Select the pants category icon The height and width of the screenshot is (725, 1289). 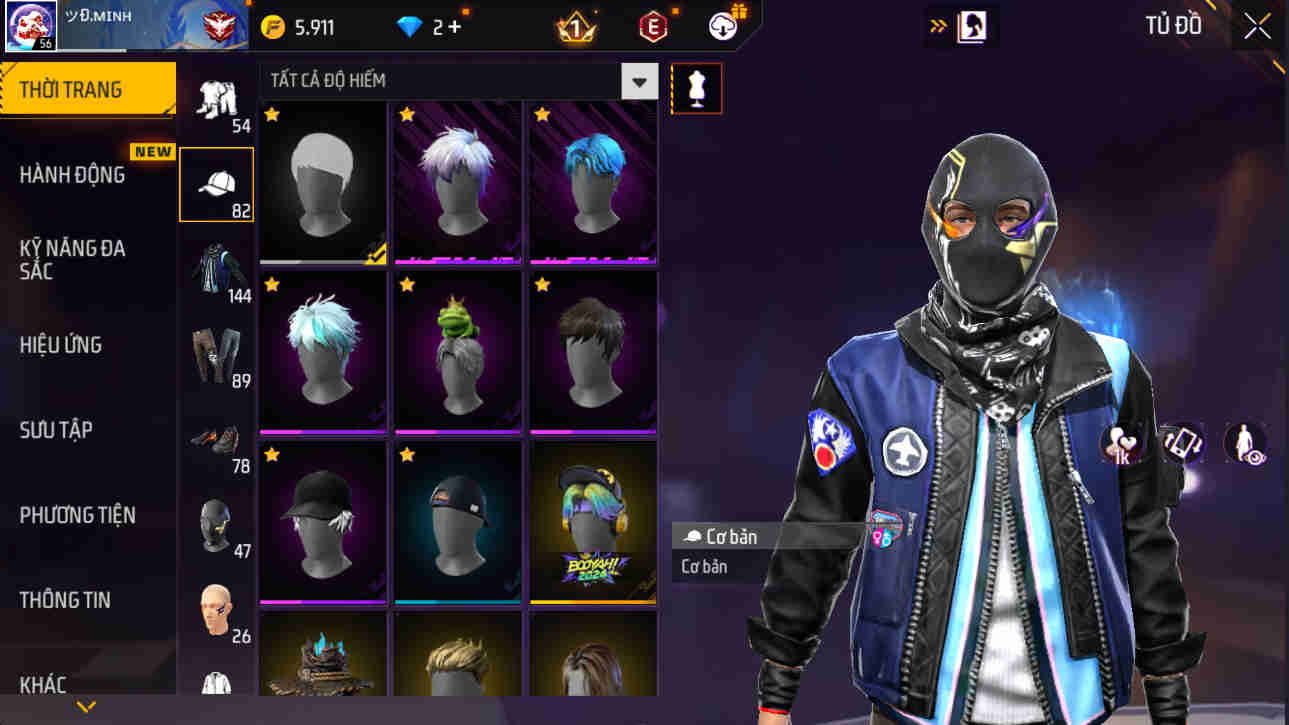pos(216,352)
